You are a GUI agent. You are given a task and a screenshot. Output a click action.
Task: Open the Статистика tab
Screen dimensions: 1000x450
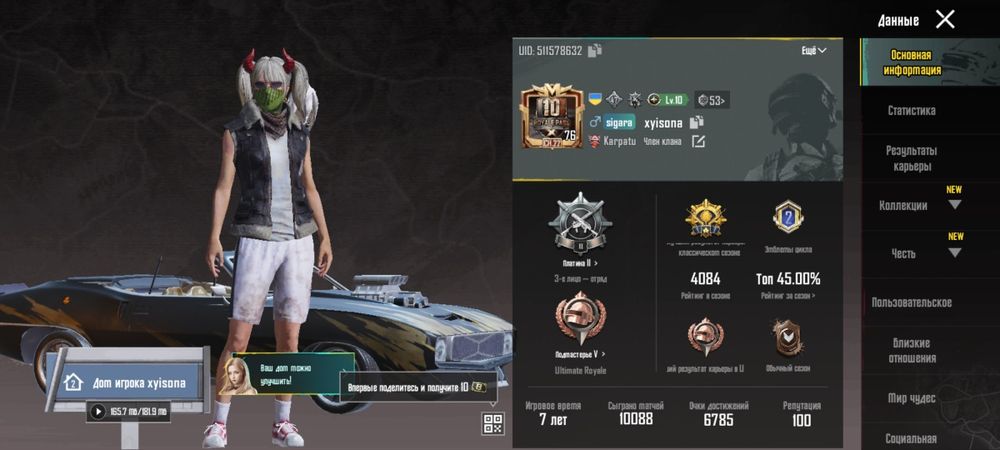pos(911,111)
